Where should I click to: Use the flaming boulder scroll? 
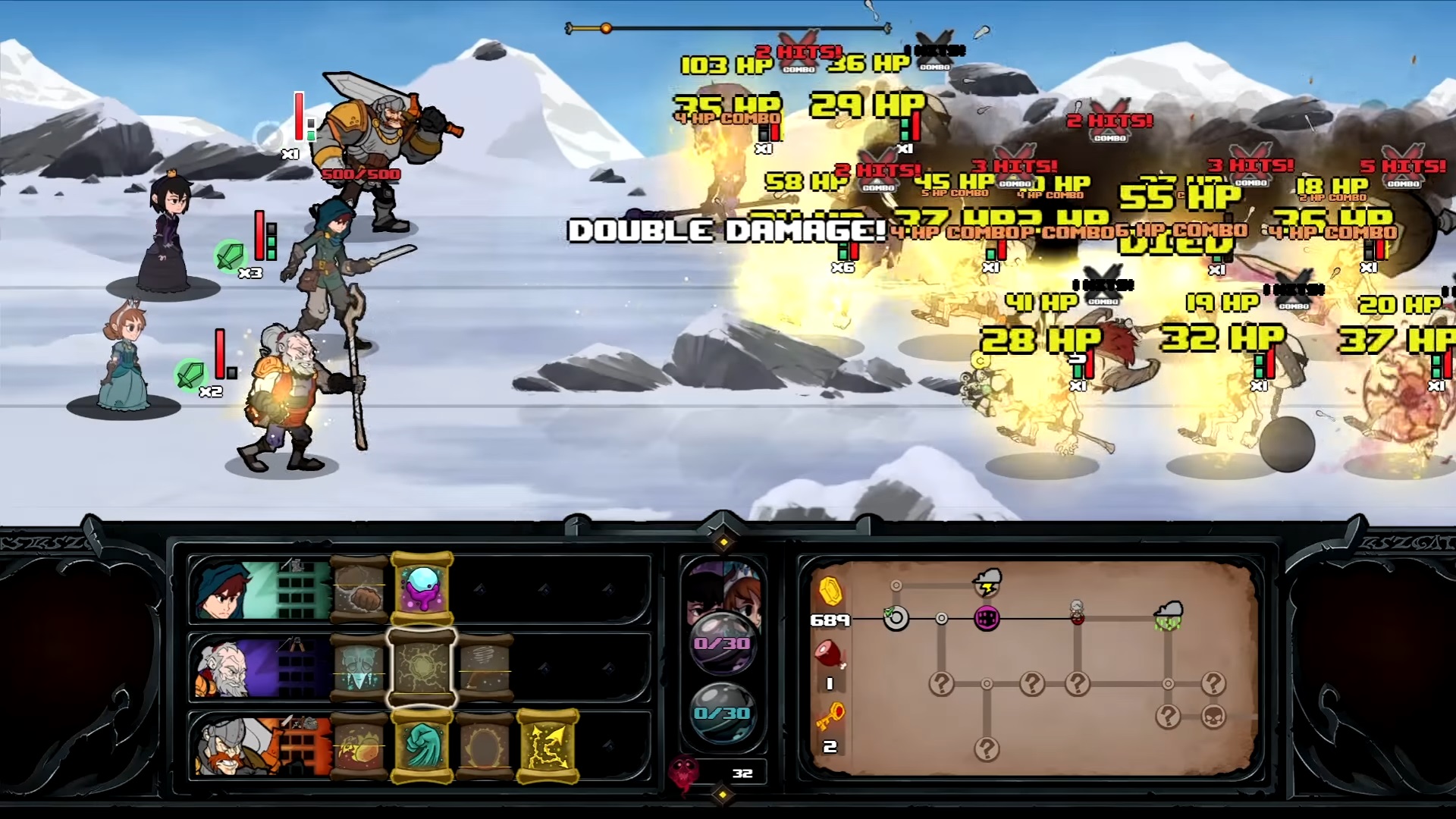359,747
